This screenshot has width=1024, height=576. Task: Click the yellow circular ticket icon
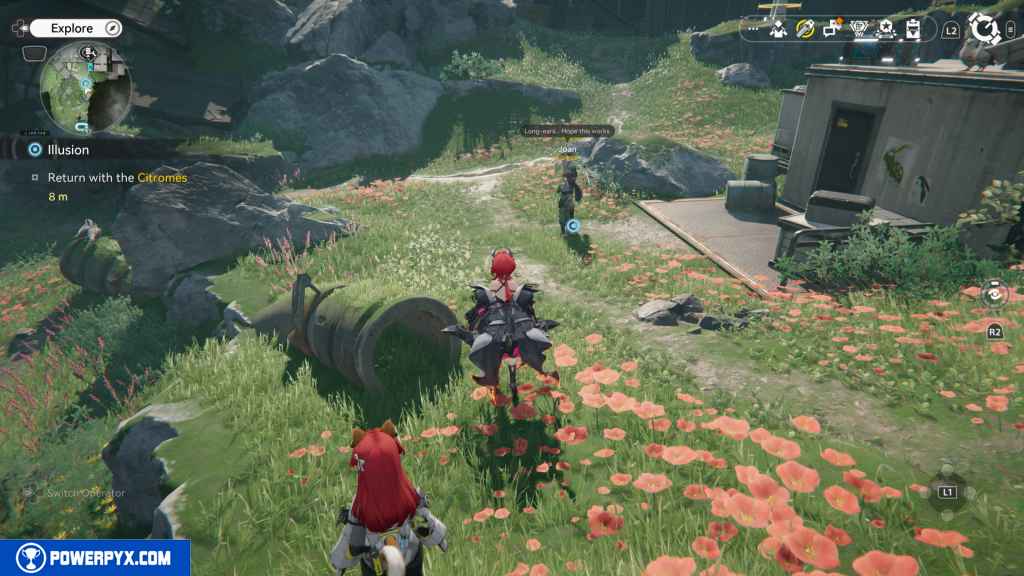pos(804,30)
